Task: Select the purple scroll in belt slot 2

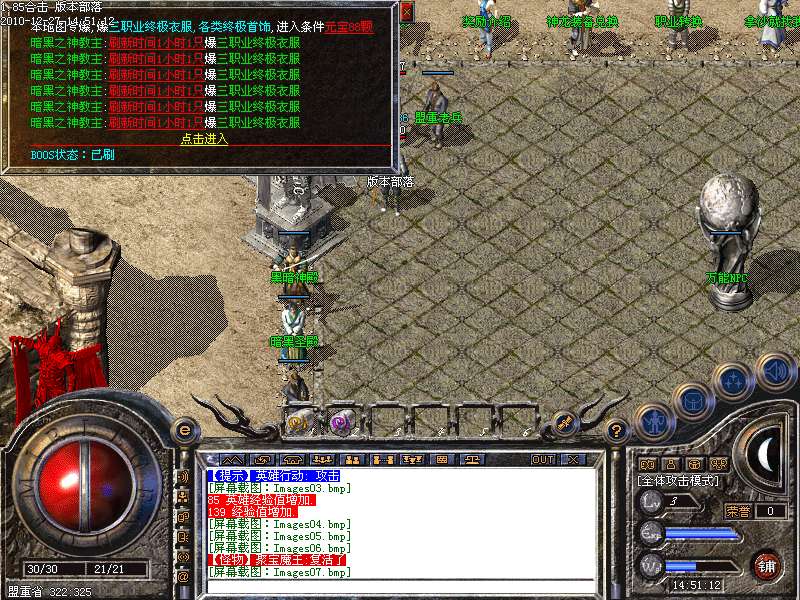Action: coord(342,422)
